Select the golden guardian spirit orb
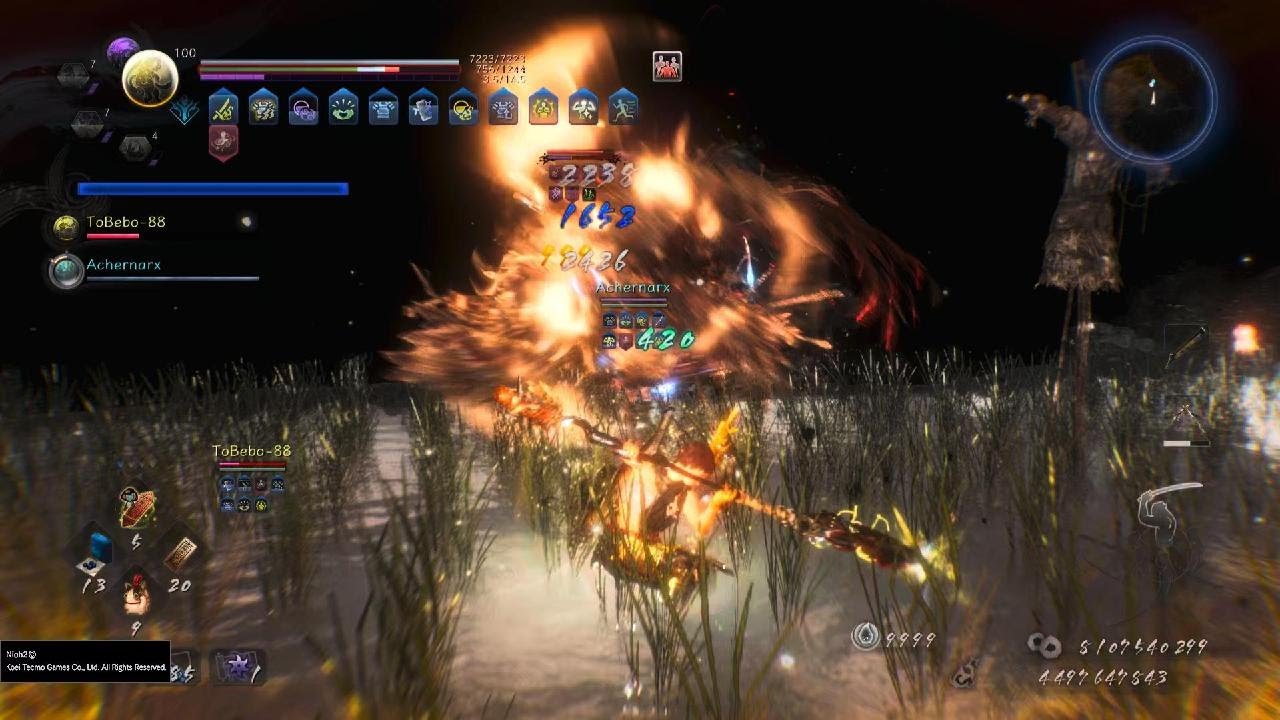Screen dimensions: 1280x720 [150, 78]
